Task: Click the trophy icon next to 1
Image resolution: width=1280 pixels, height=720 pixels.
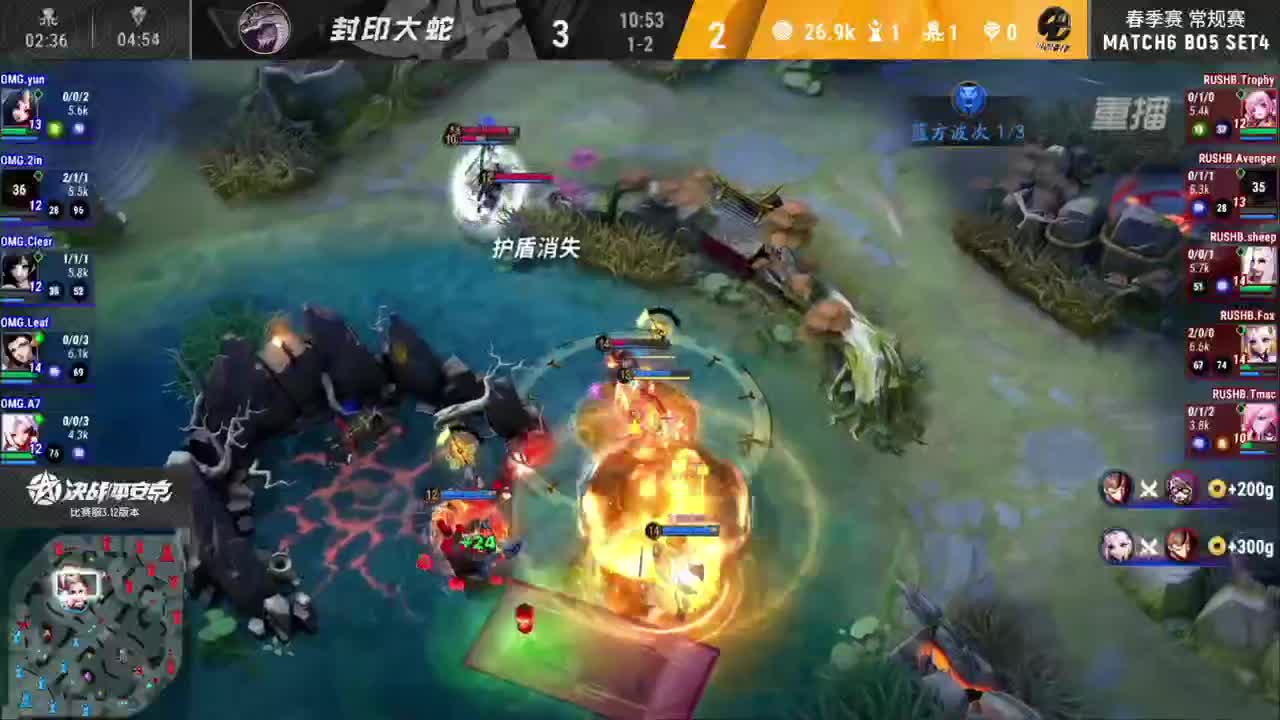Action: click(874, 32)
